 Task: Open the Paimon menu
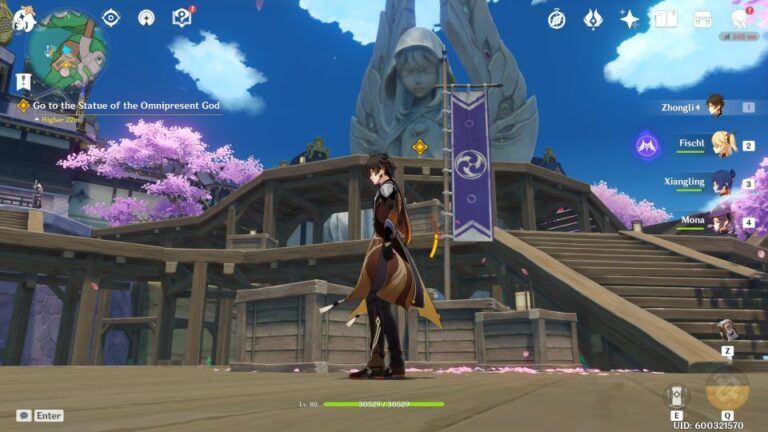click(x=22, y=18)
